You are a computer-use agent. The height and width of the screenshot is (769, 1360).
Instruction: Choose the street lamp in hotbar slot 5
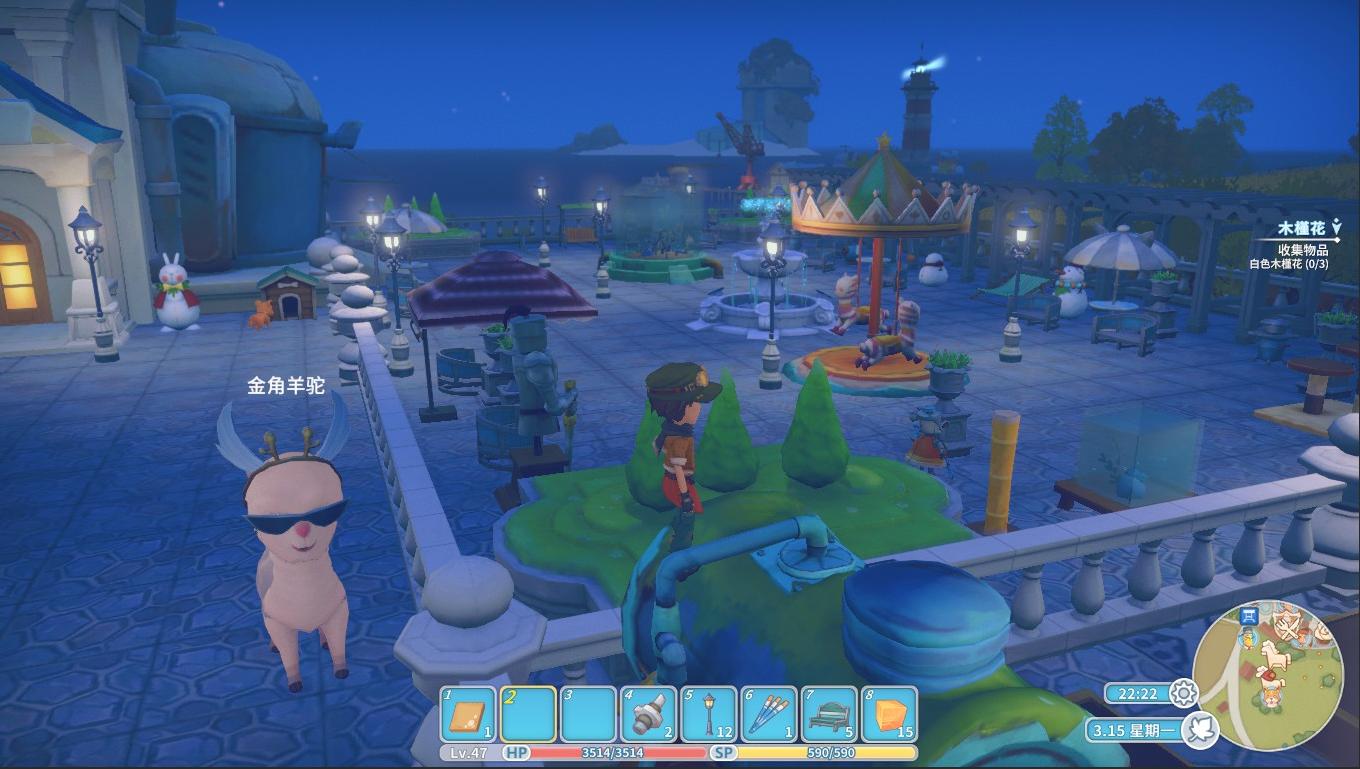708,715
